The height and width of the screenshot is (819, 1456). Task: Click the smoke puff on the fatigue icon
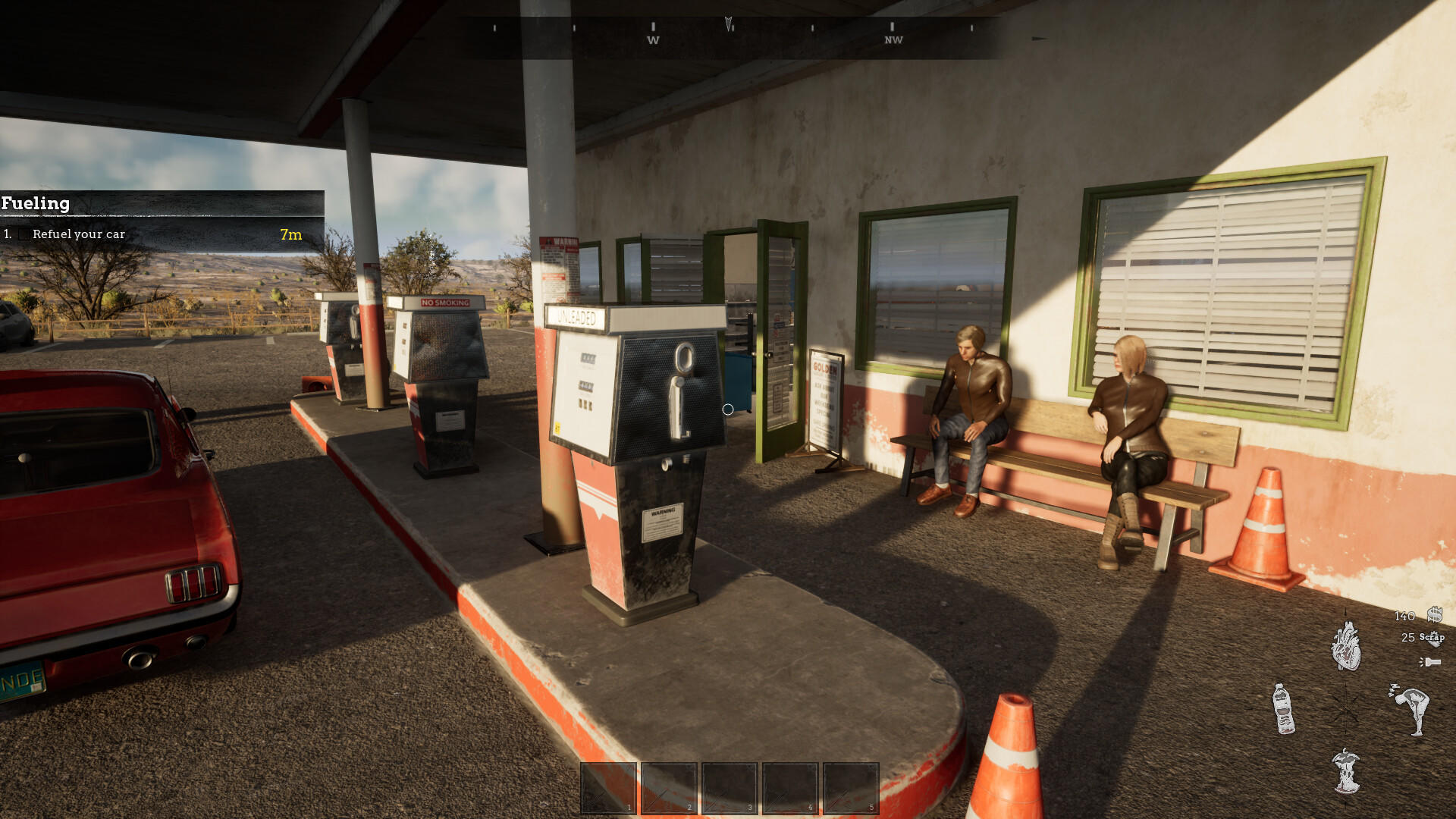coord(1395,688)
